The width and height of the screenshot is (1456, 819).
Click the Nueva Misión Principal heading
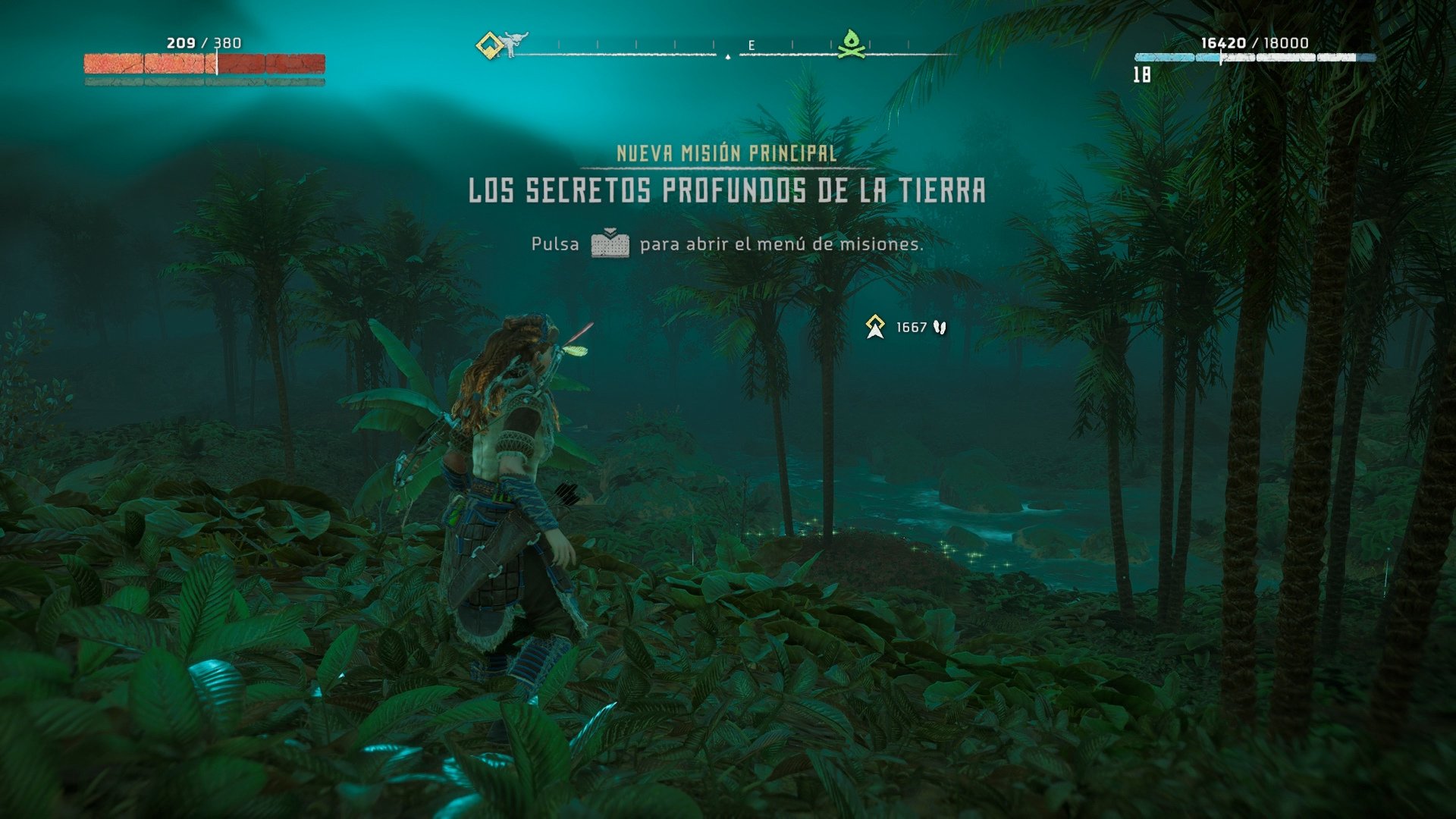[726, 154]
